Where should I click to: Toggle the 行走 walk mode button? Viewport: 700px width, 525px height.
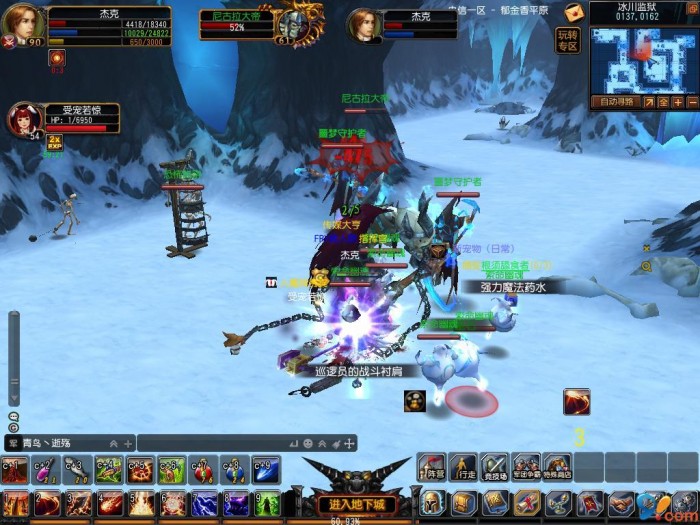coord(462,467)
